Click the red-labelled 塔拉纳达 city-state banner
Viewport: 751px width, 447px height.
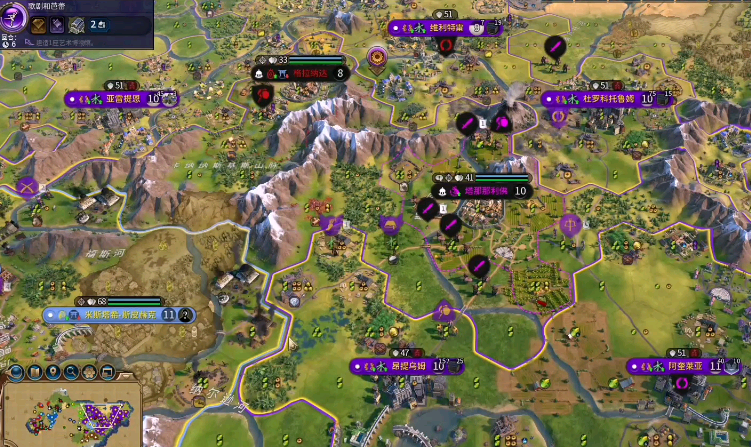coord(310,73)
